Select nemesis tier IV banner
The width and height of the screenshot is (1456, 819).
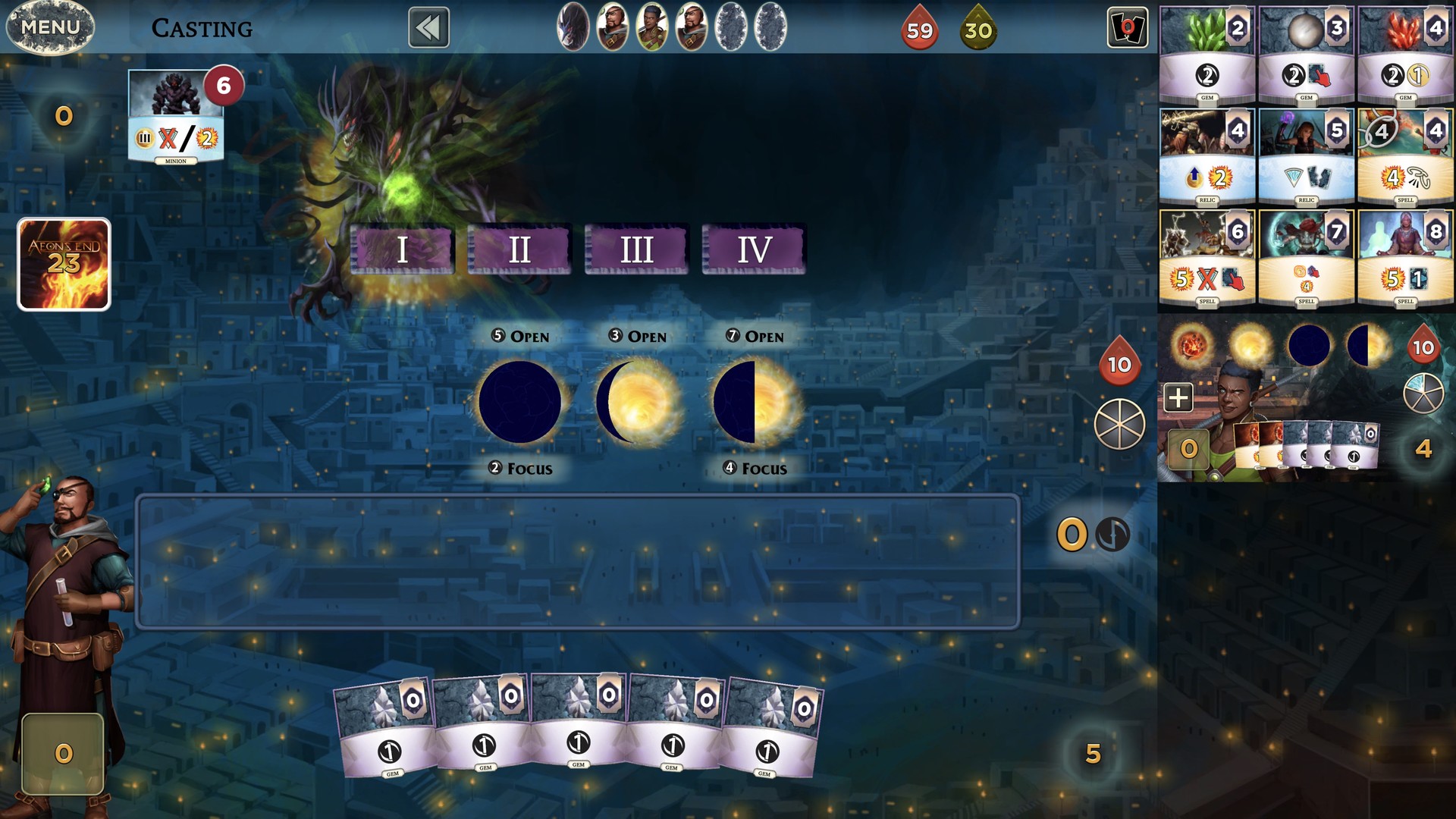(754, 249)
